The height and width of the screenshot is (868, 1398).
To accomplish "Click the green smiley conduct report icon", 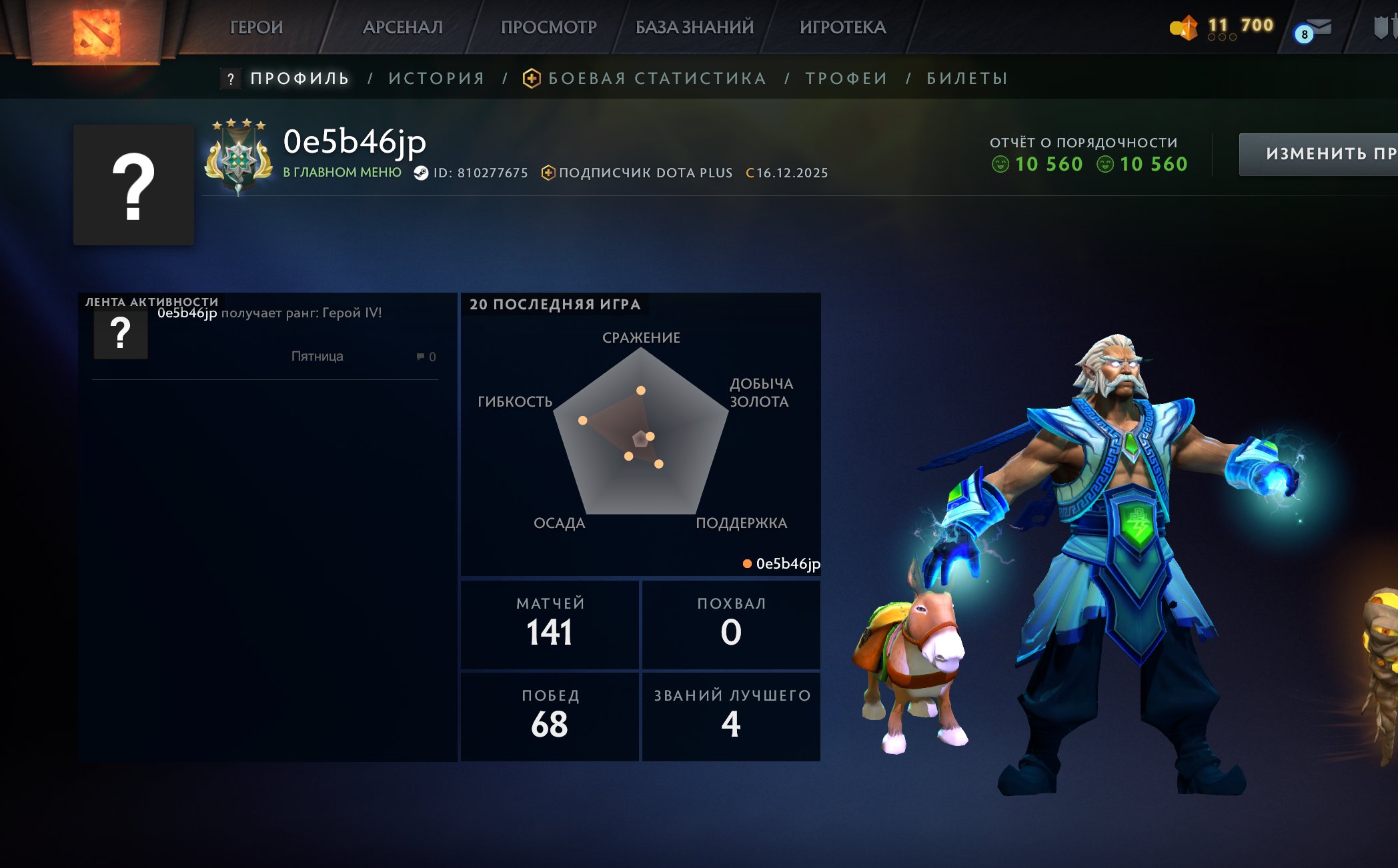I will pyautogui.click(x=1000, y=165).
